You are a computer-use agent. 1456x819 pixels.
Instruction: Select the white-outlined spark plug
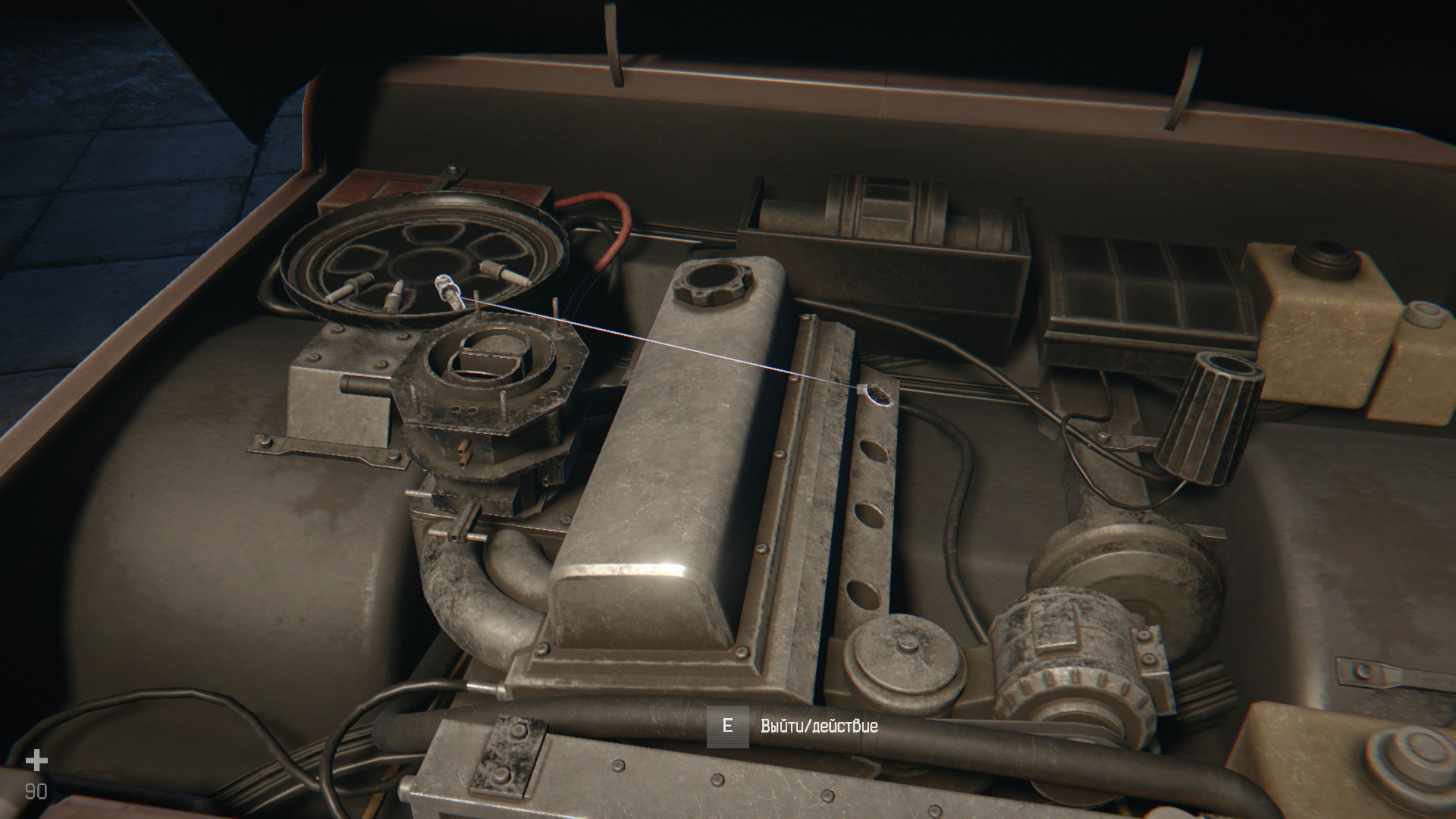pos(448,291)
